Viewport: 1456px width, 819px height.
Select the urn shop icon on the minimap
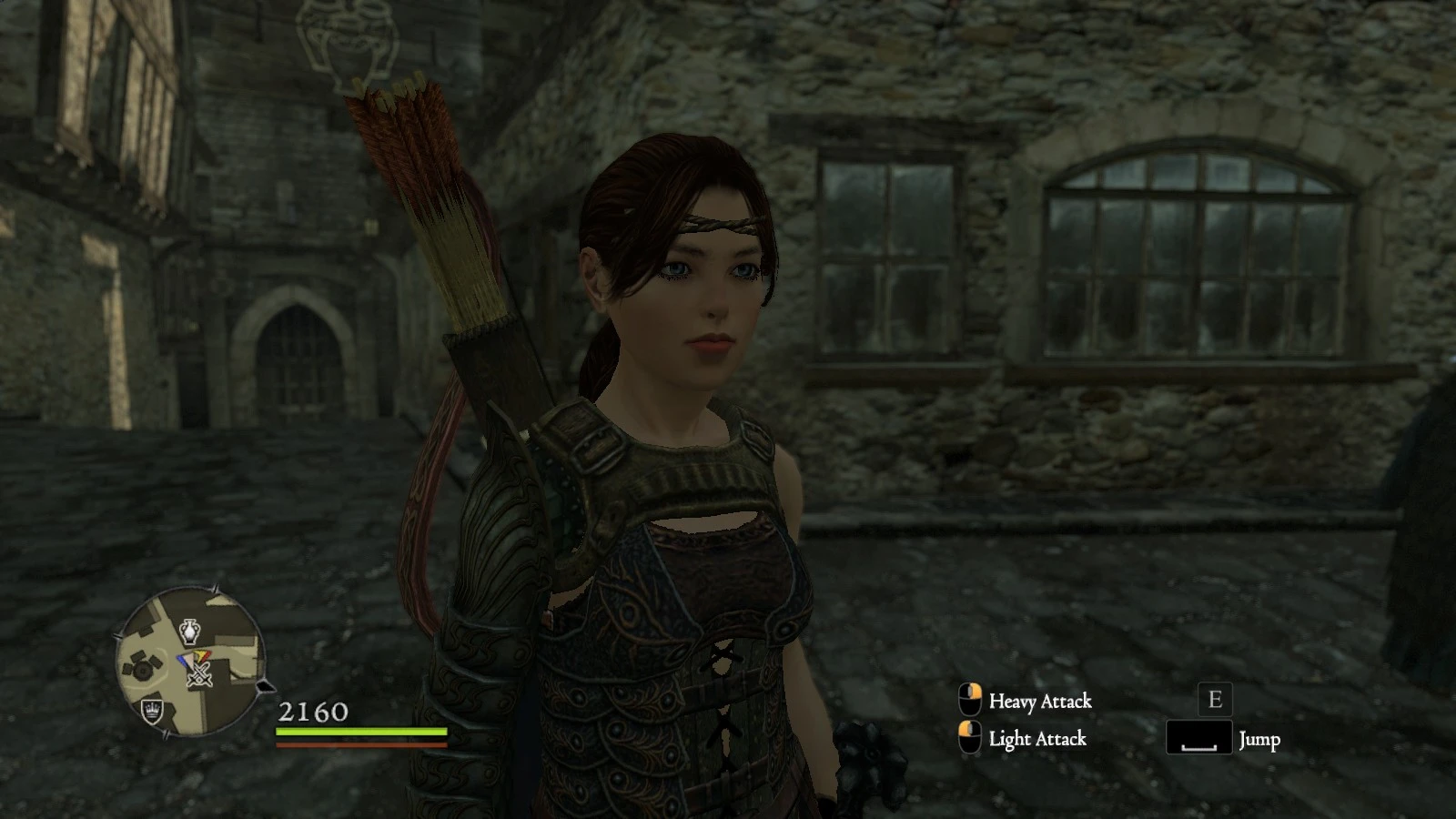(x=189, y=631)
